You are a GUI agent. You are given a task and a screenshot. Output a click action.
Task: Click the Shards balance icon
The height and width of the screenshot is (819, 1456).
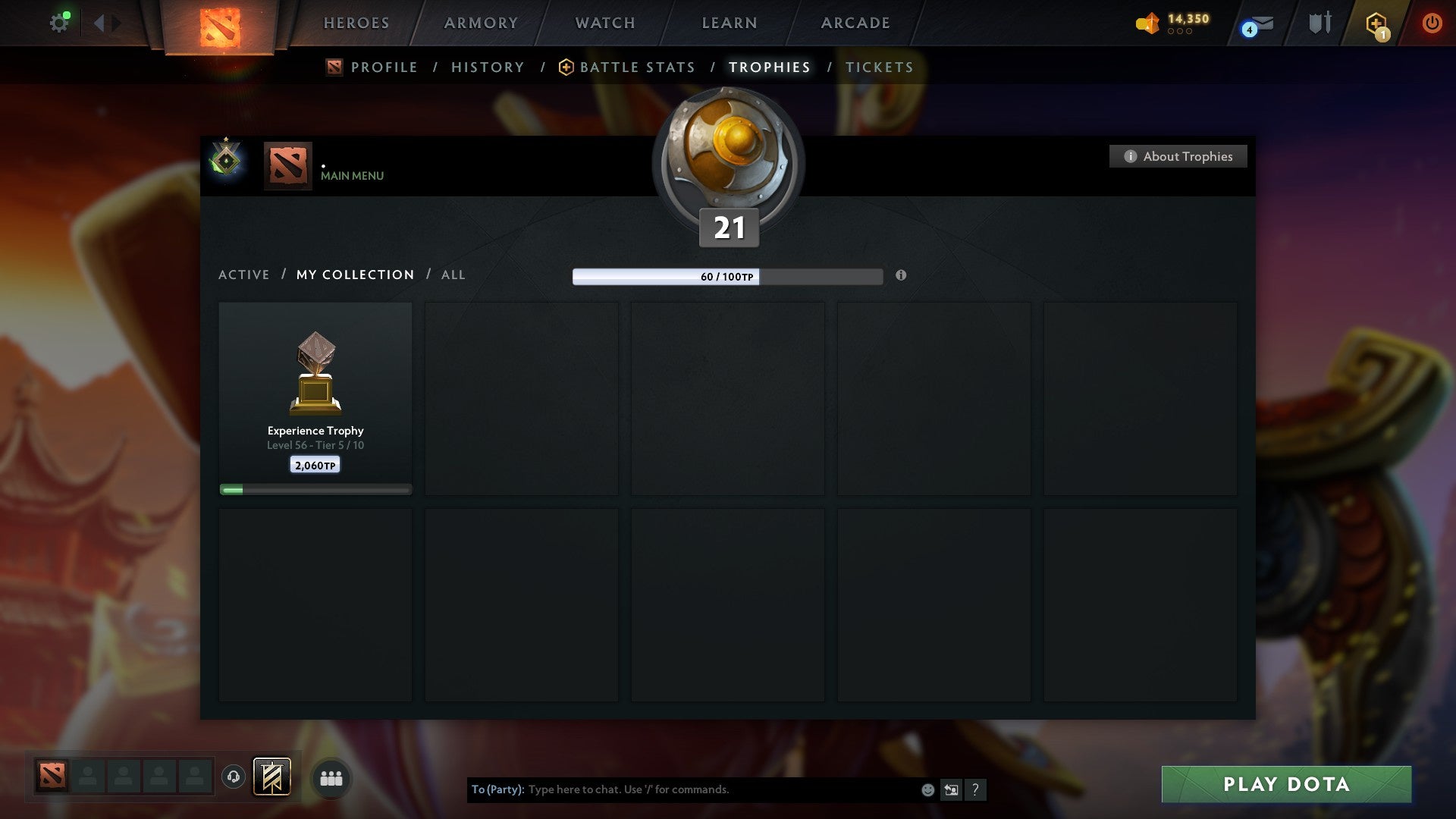[1147, 23]
